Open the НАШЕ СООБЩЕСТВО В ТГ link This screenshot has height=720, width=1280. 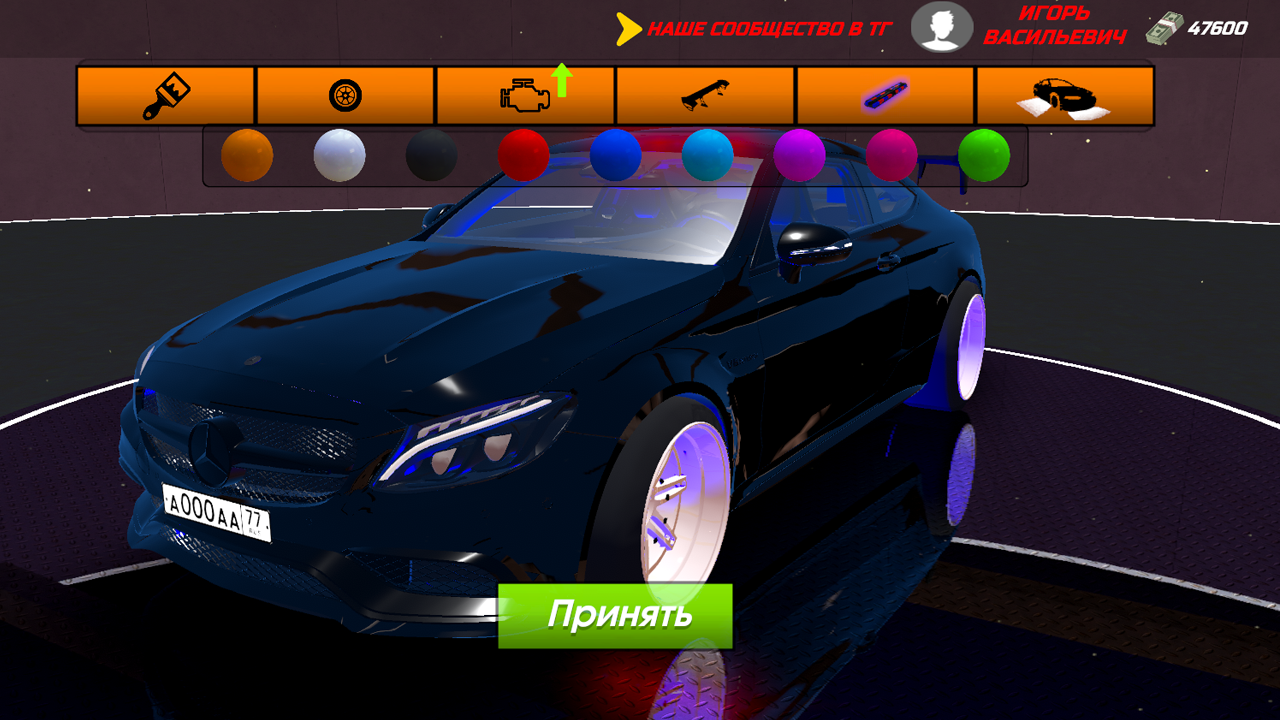click(766, 29)
